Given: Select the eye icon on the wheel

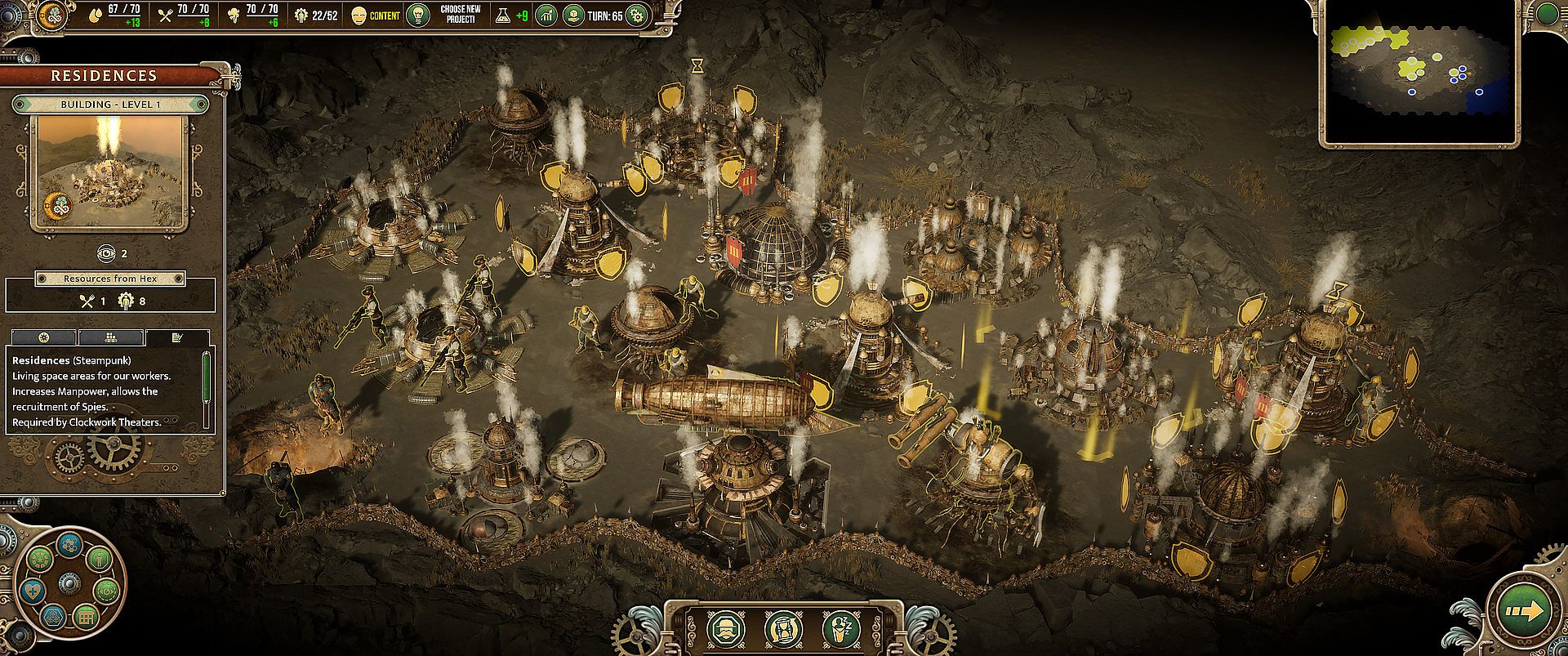Looking at the screenshot, I should tap(107, 590).
